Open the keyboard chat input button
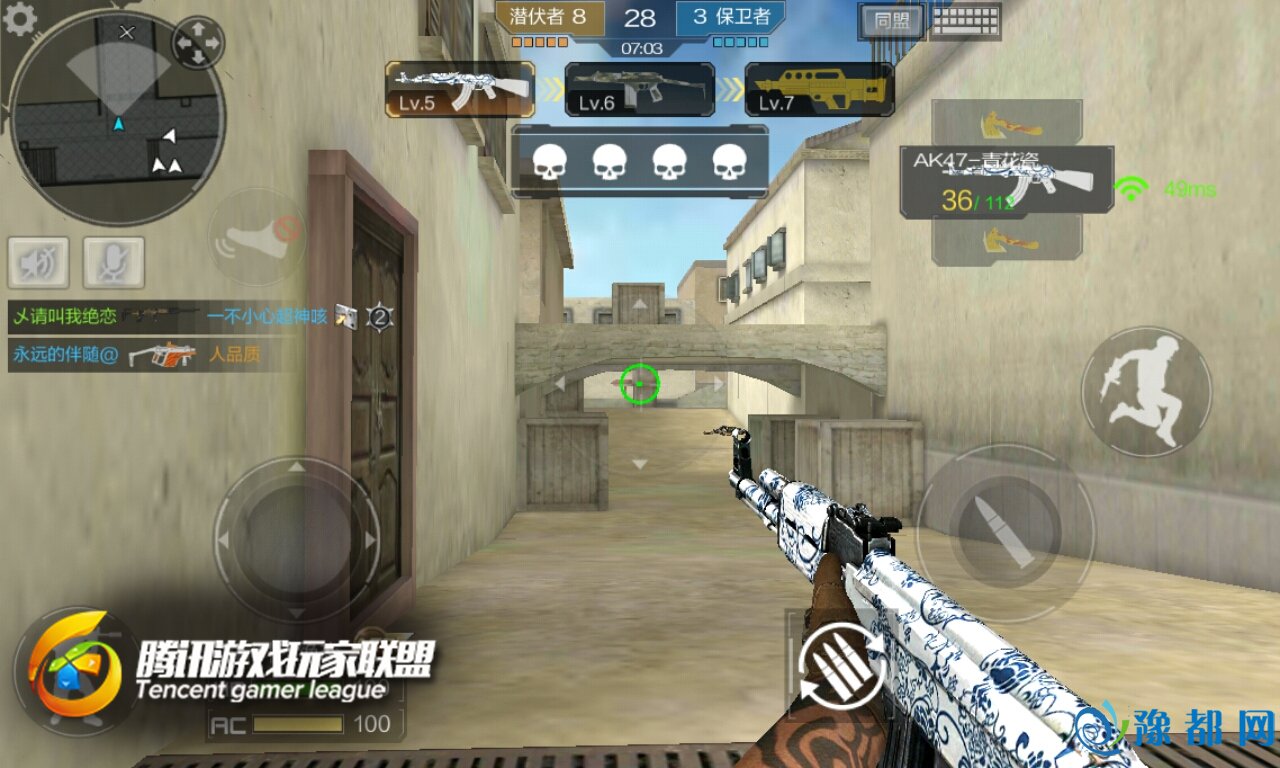This screenshot has width=1280, height=768. pyautogui.click(x=965, y=20)
